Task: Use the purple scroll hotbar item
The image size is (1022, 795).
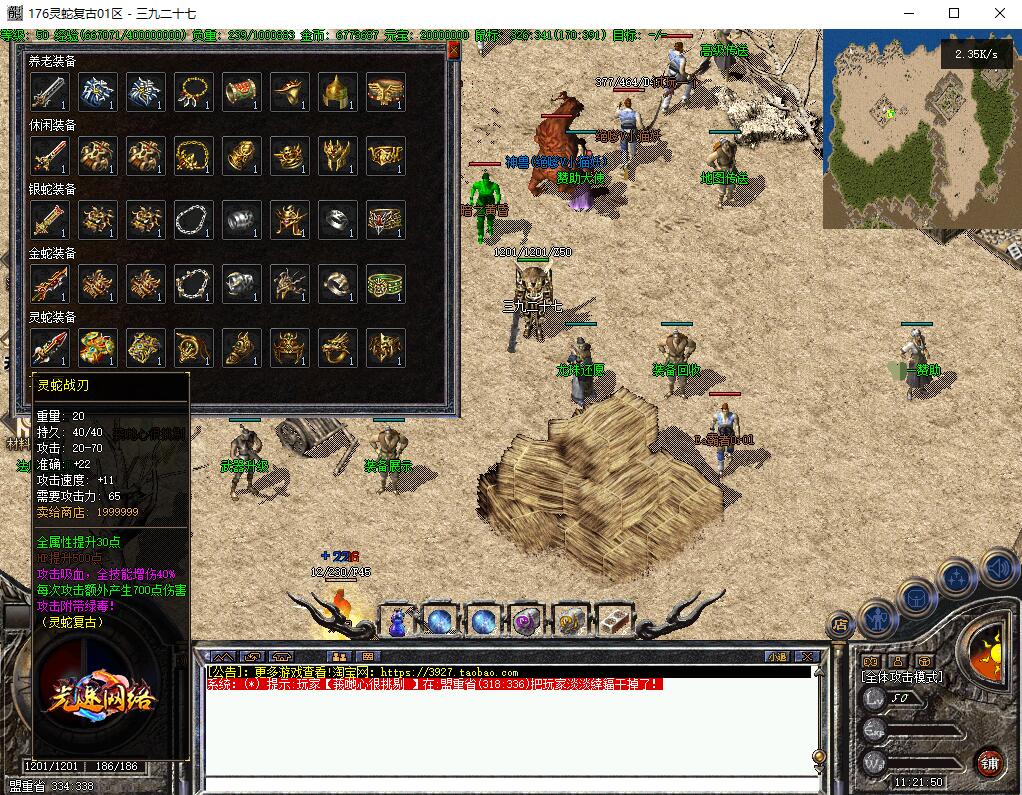Action: [526, 622]
